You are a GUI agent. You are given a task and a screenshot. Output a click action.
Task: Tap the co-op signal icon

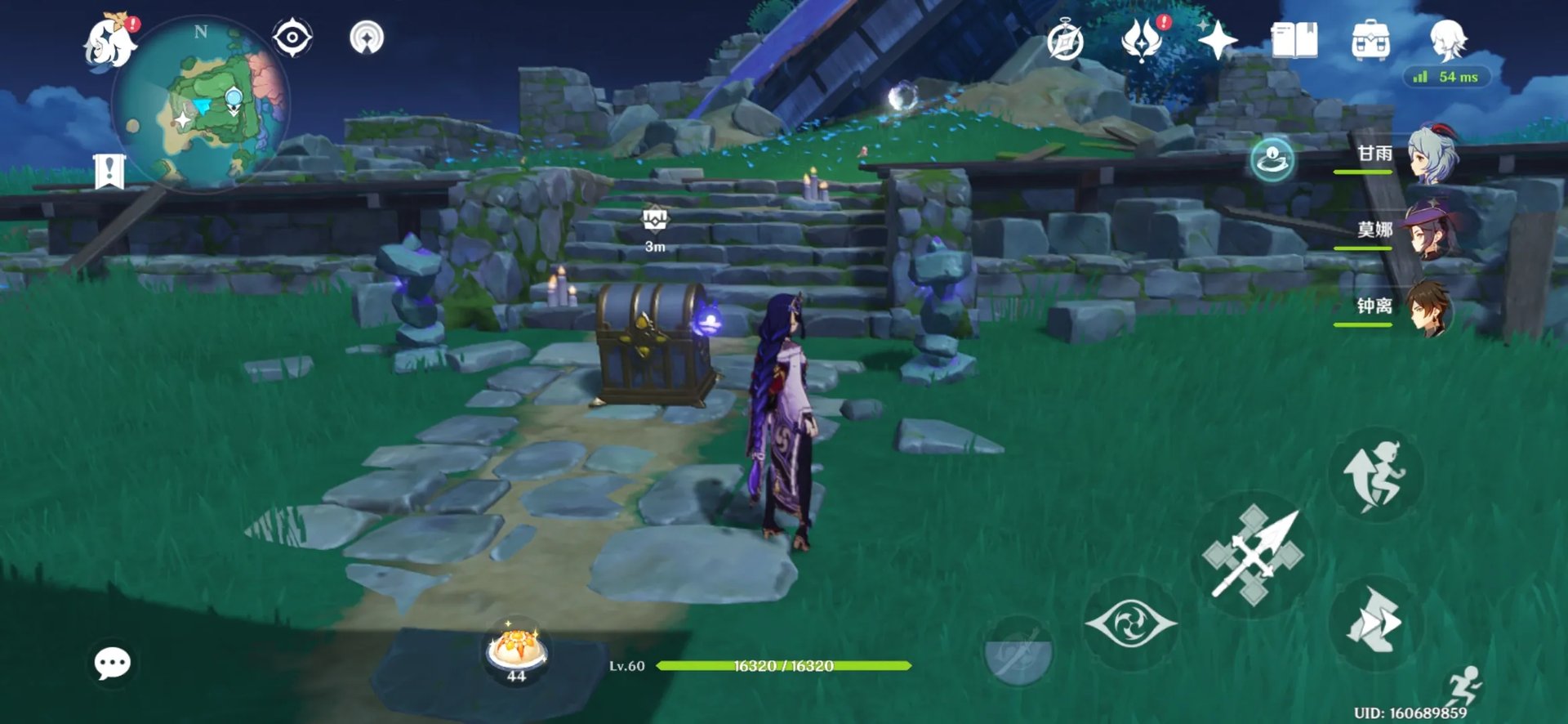[x=367, y=38]
